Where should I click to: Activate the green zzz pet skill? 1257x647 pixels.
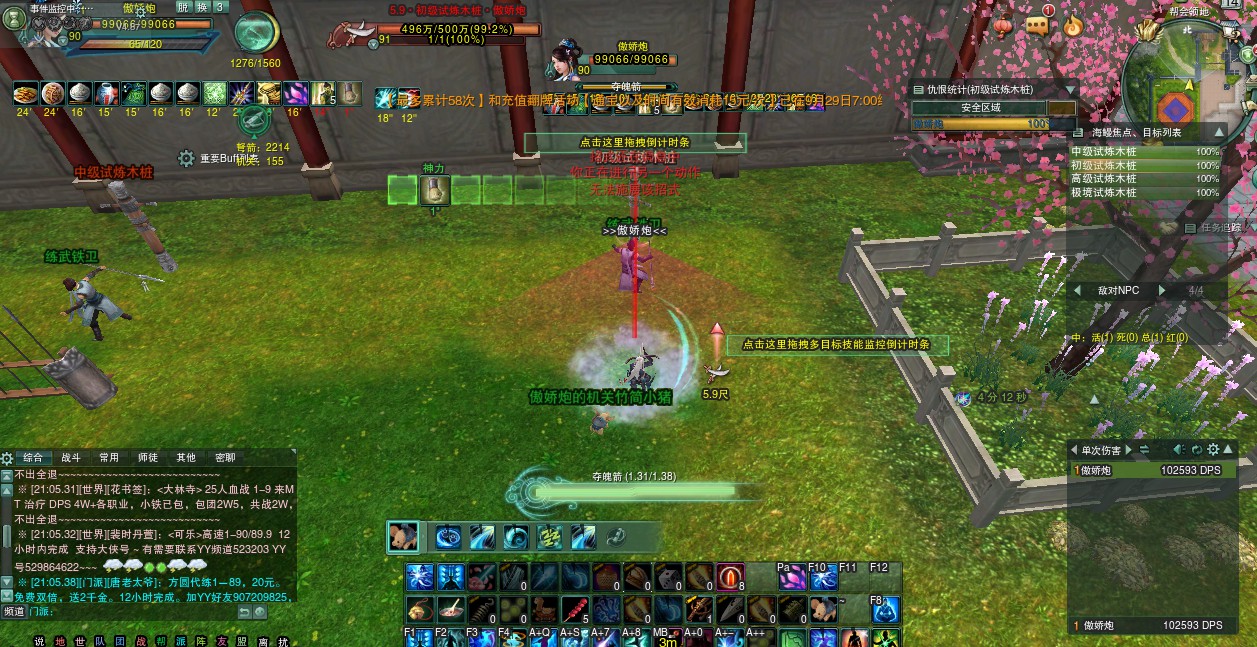(549, 537)
